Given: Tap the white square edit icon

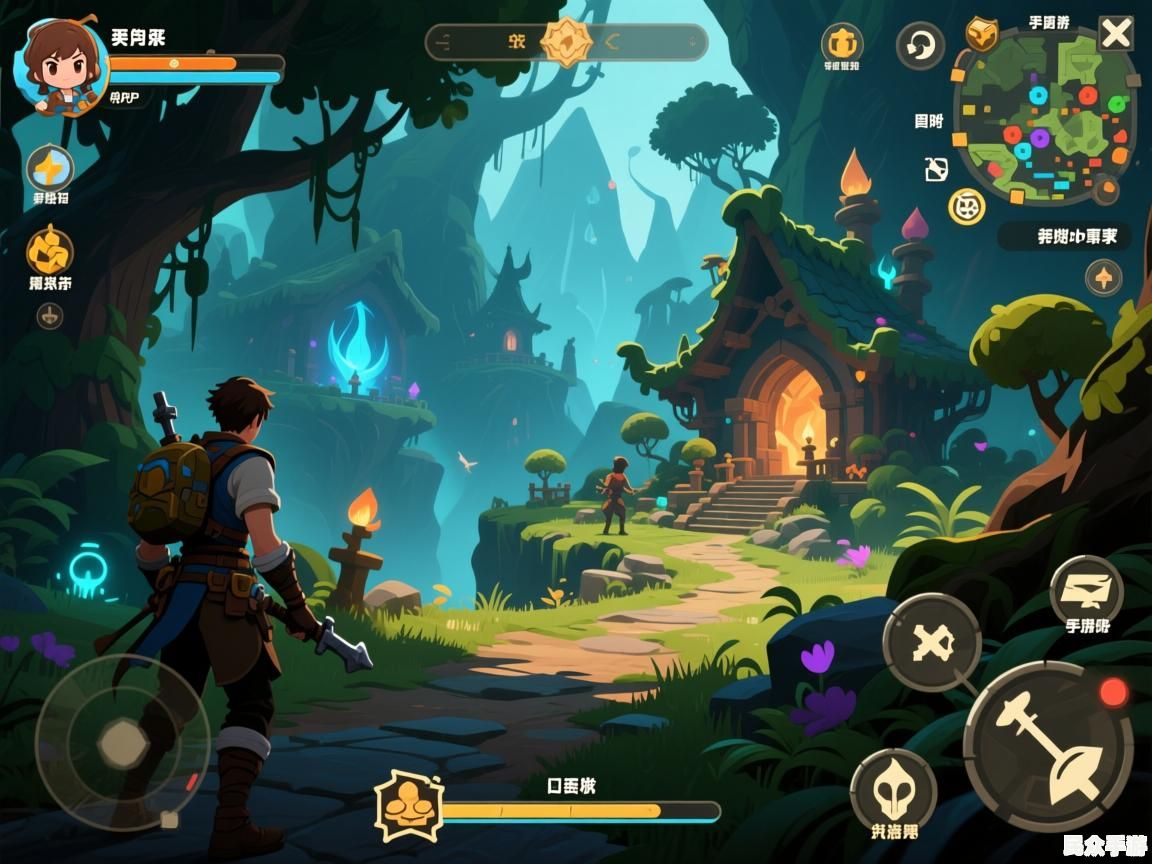Looking at the screenshot, I should click(936, 170).
